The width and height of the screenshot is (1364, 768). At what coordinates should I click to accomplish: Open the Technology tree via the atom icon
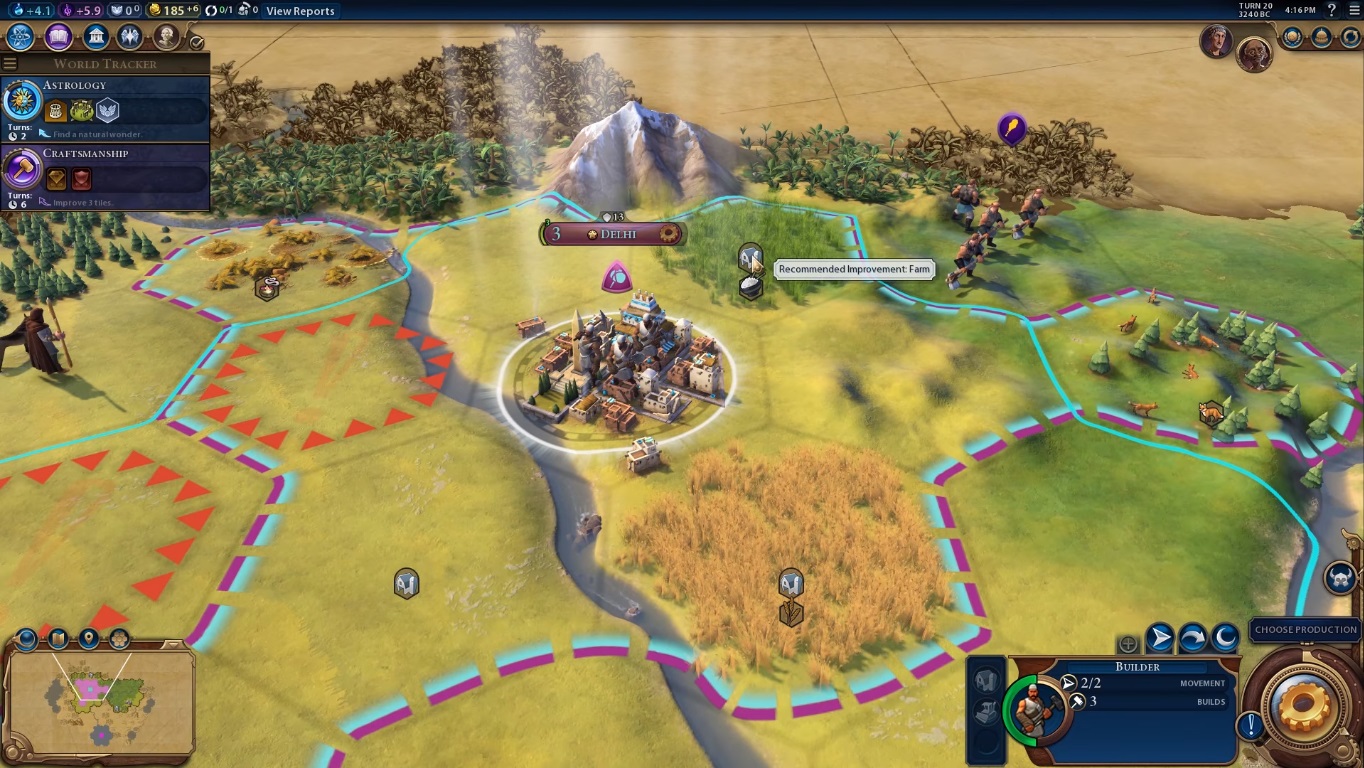click(20, 37)
